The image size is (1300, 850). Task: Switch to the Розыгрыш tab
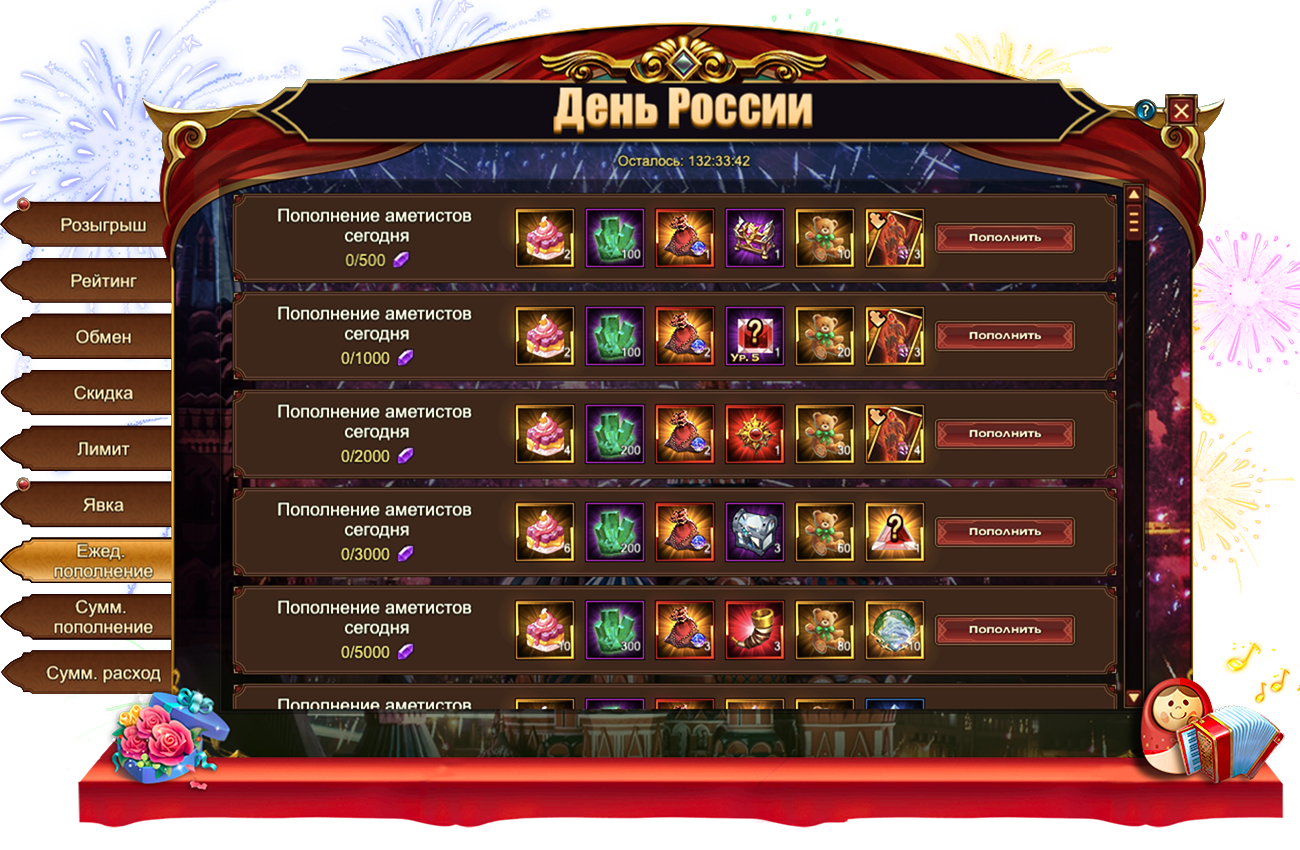click(x=102, y=225)
